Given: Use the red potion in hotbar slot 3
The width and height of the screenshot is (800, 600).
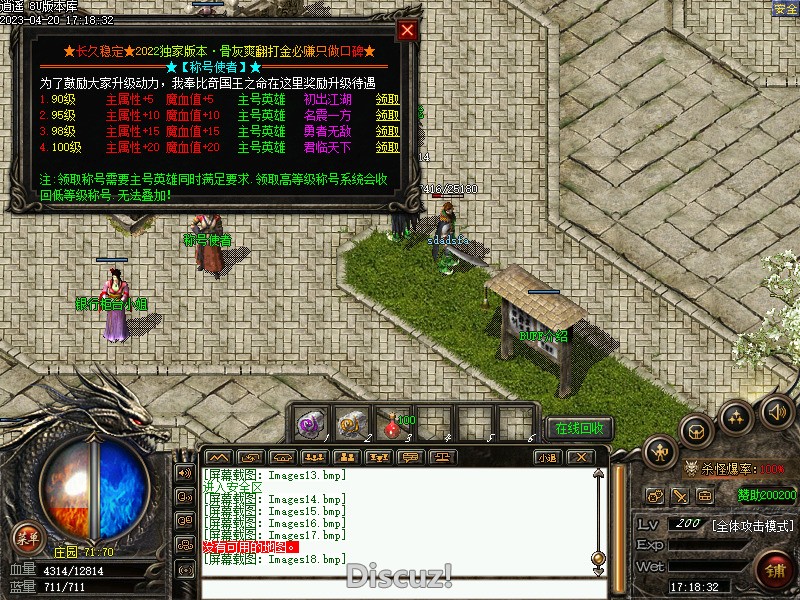Looking at the screenshot, I should tap(391, 424).
